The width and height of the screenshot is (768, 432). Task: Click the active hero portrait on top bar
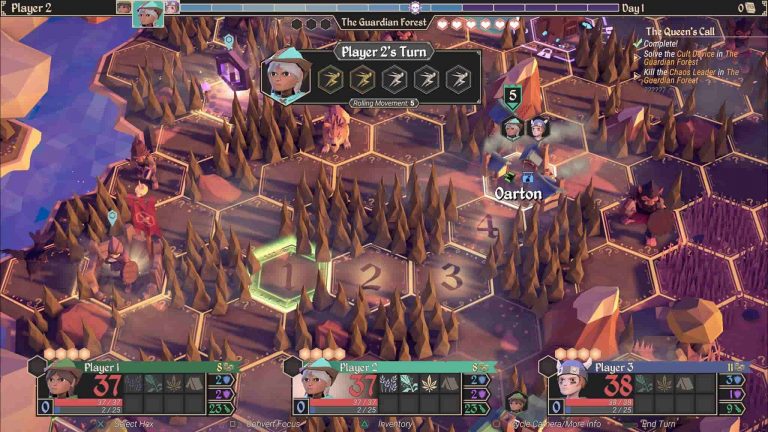pos(146,10)
